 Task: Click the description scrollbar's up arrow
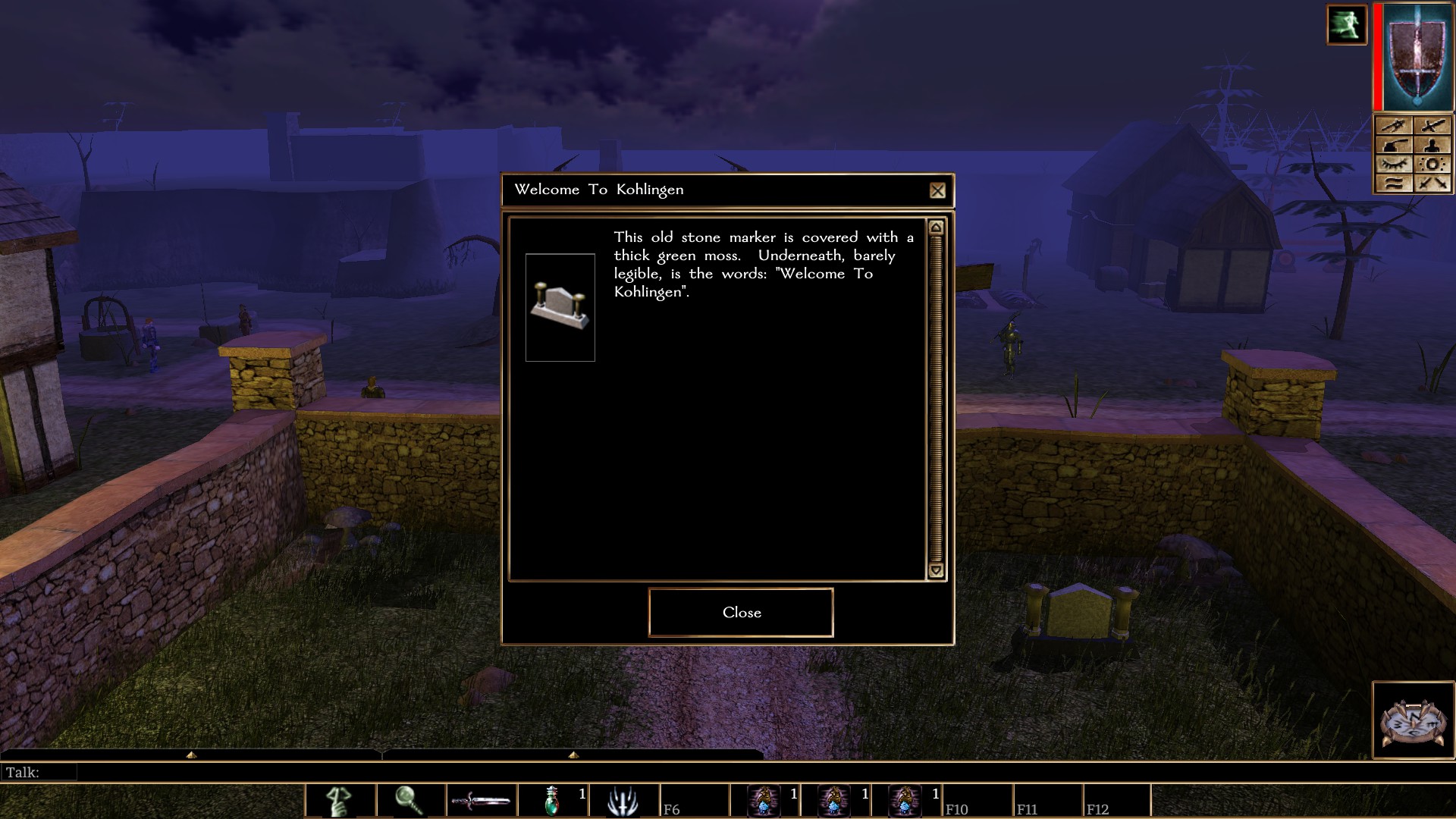936,227
